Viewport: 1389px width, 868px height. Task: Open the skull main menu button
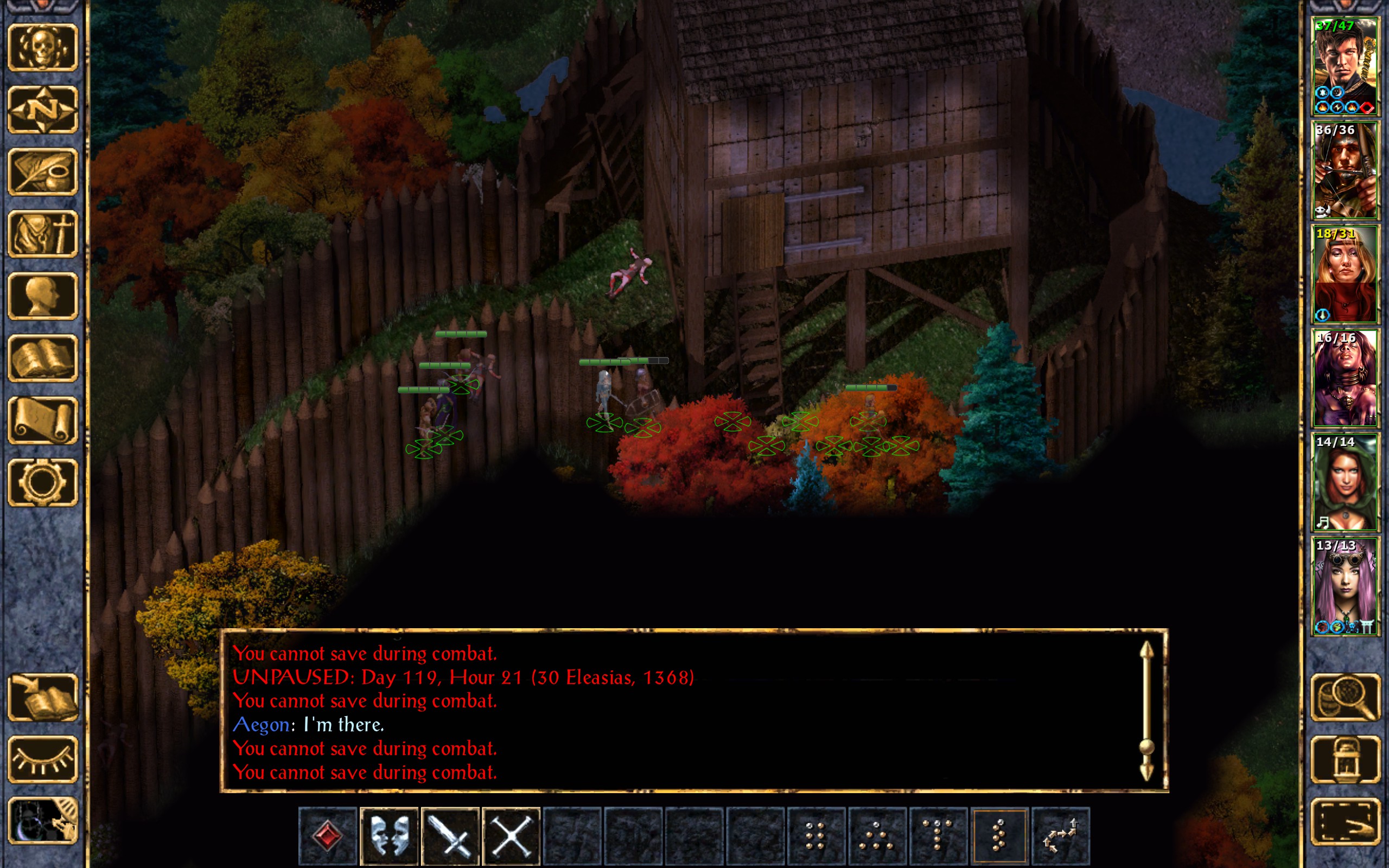pos(42,48)
